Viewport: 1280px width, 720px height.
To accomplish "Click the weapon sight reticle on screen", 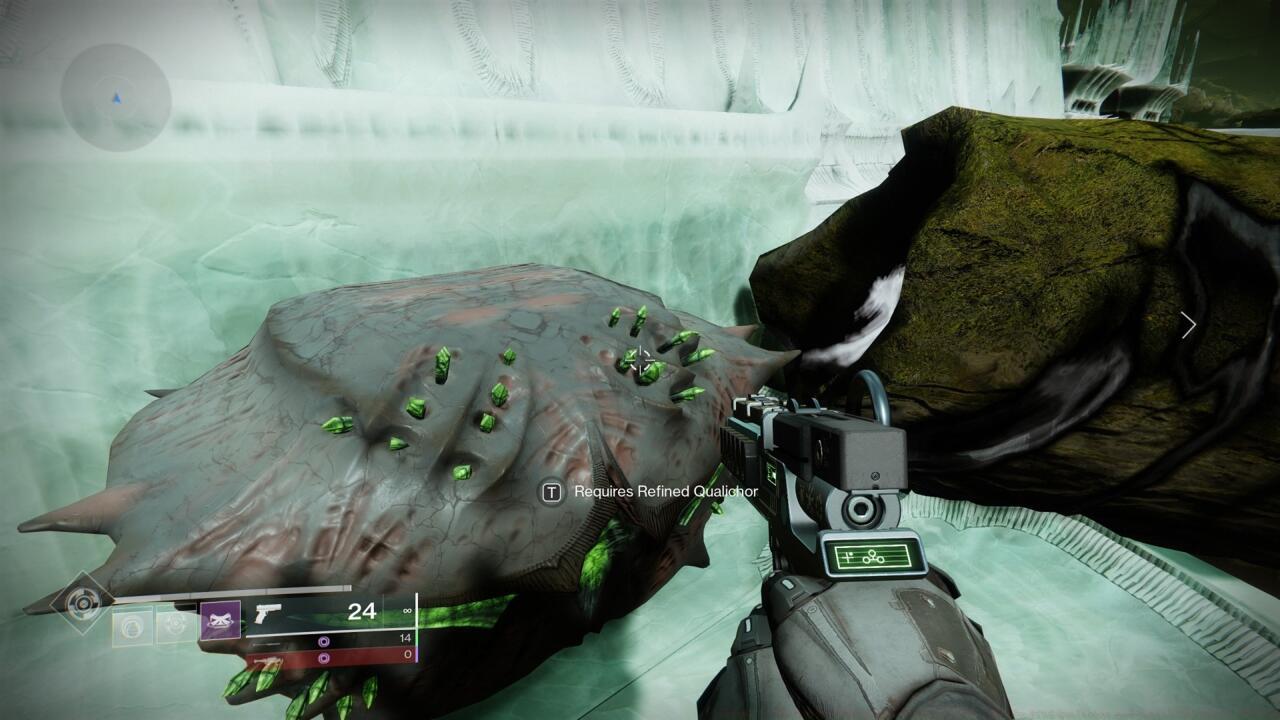I will click(x=640, y=360).
